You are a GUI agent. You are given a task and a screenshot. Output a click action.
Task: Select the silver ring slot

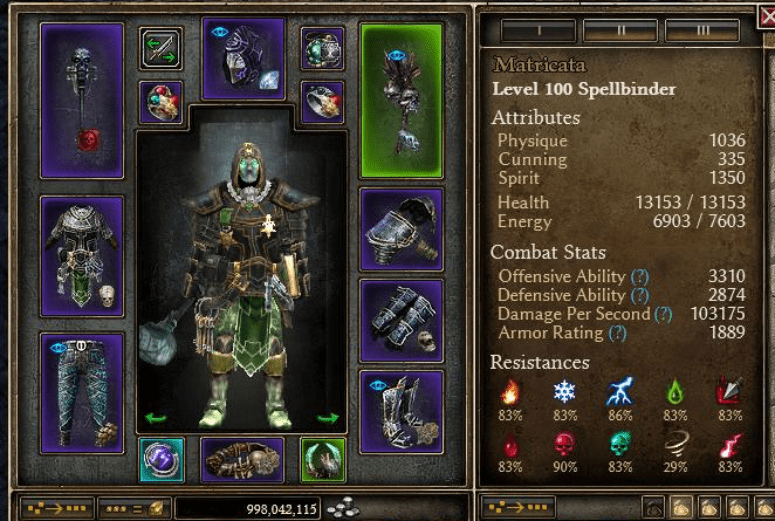tap(322, 102)
